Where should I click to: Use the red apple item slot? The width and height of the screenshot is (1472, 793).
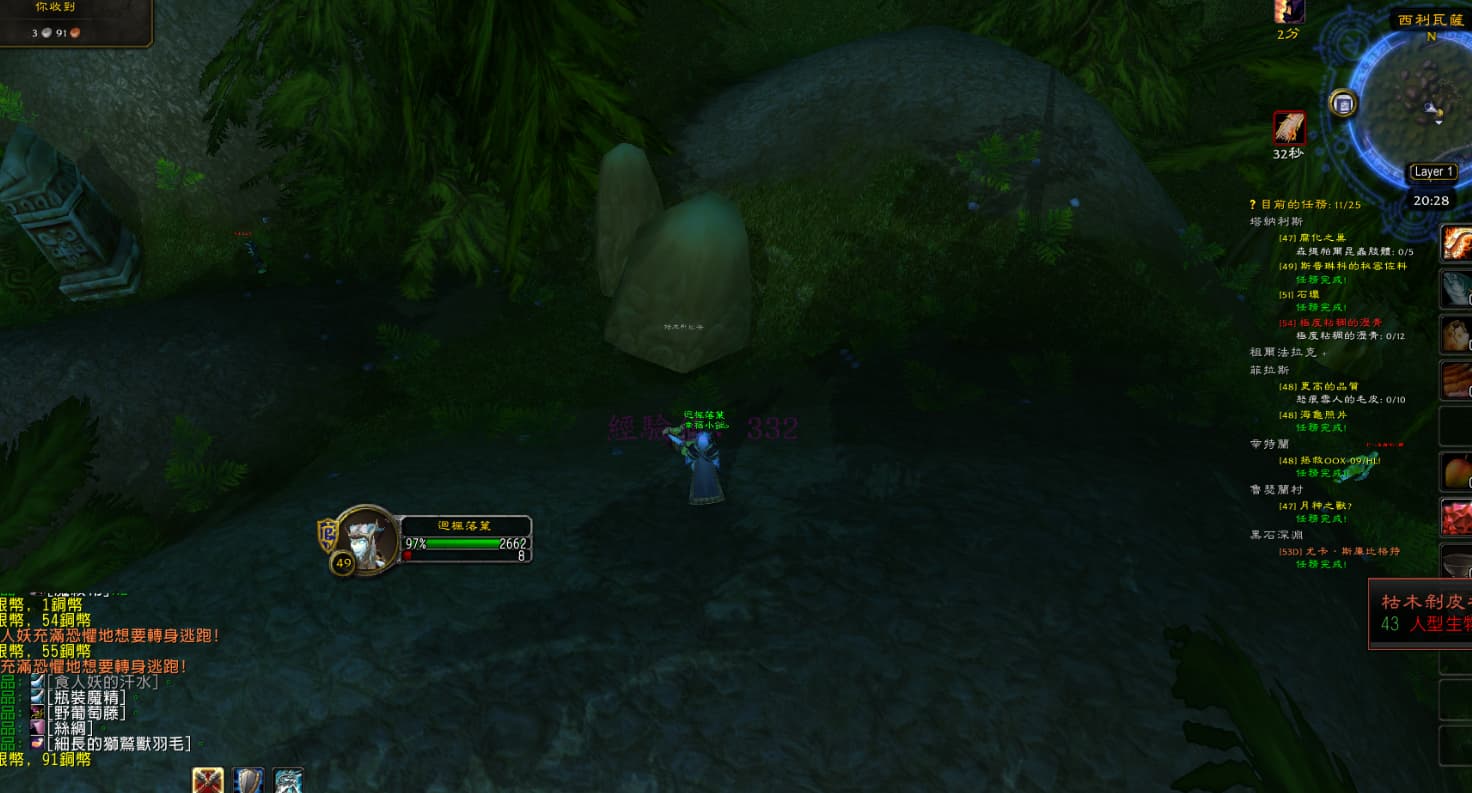click(x=1457, y=471)
